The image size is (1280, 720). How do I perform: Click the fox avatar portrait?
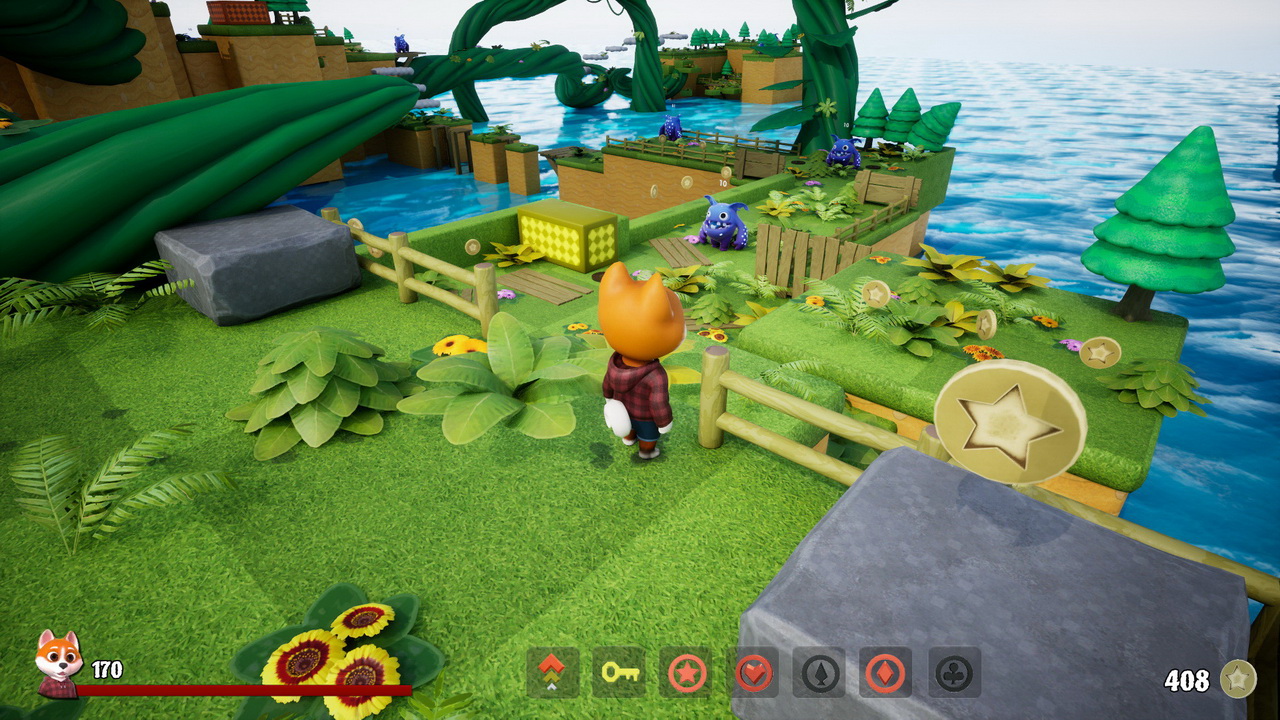tap(57, 661)
